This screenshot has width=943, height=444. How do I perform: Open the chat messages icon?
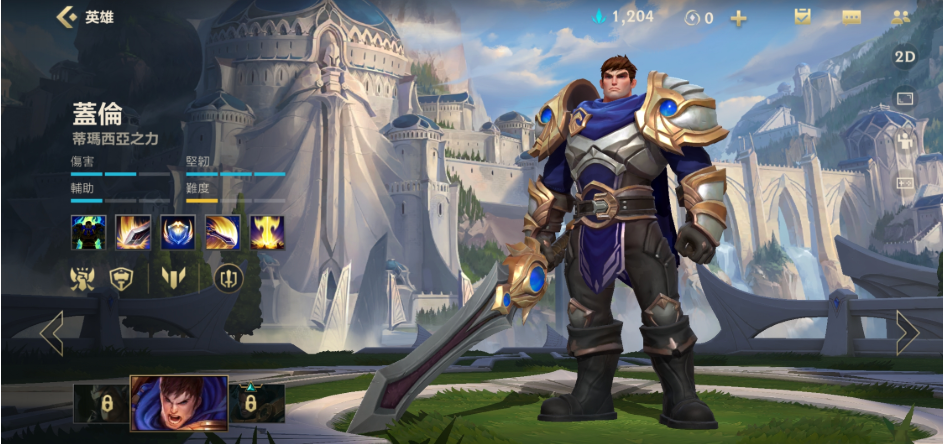[x=851, y=17]
